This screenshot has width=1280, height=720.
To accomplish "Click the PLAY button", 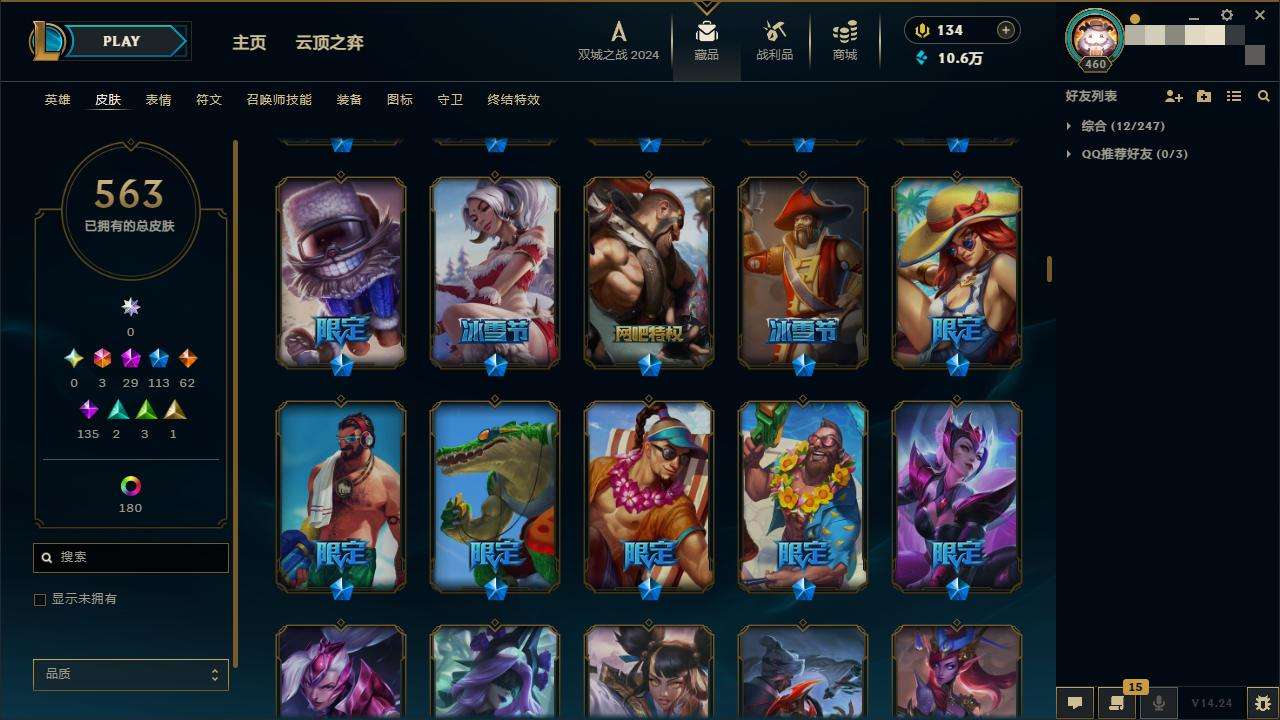I will click(122, 41).
